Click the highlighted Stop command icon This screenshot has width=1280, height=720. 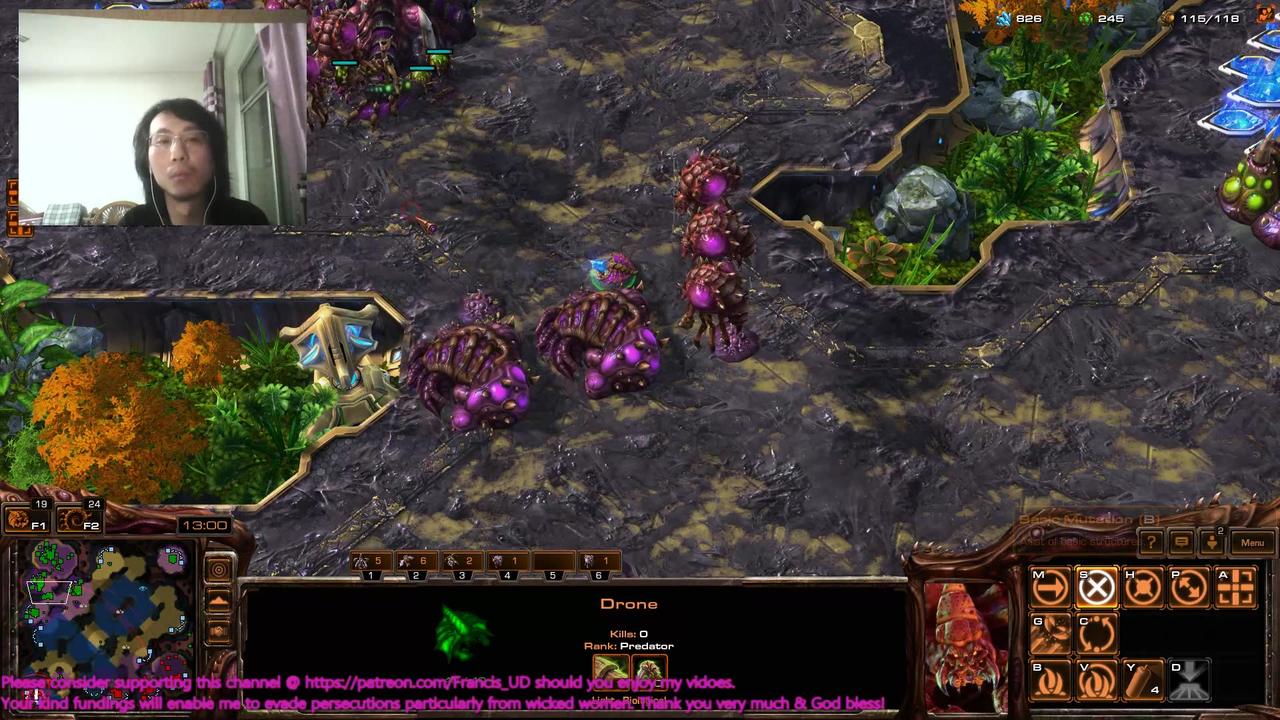click(1096, 586)
